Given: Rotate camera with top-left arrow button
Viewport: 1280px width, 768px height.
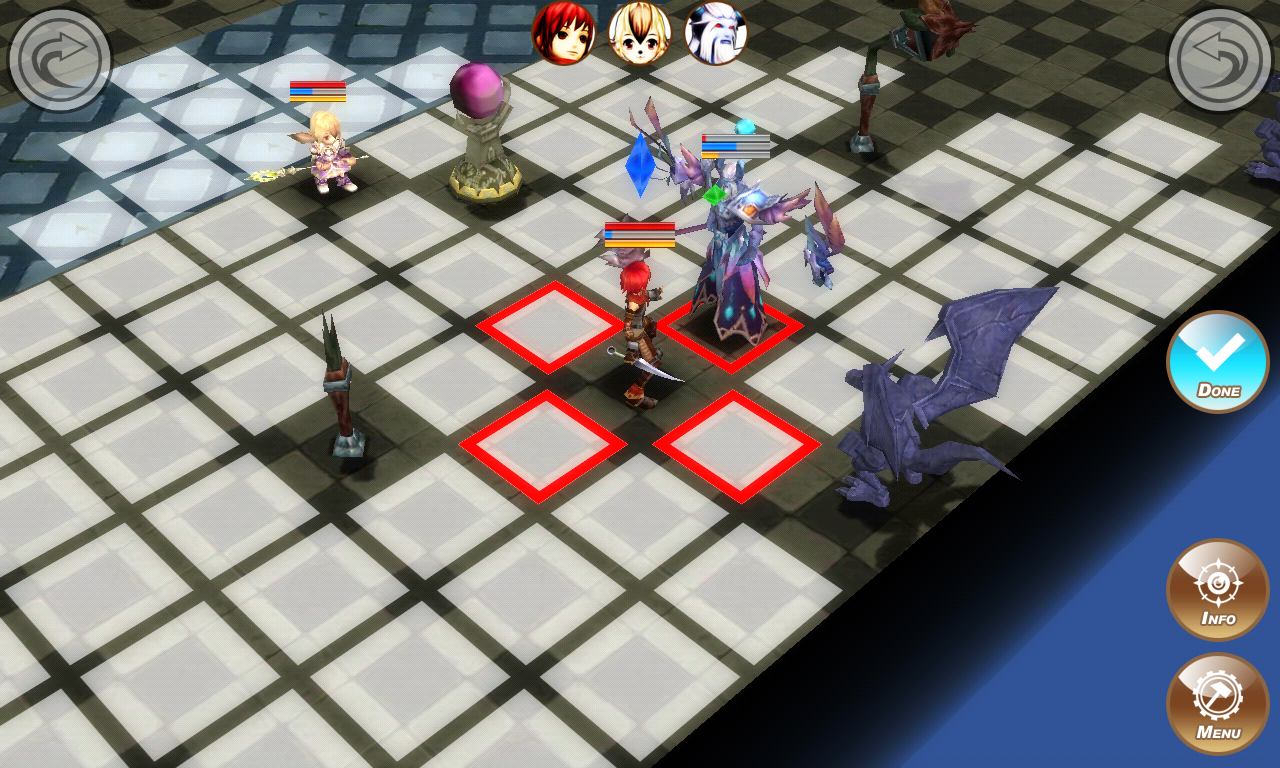Looking at the screenshot, I should tap(60, 60).
